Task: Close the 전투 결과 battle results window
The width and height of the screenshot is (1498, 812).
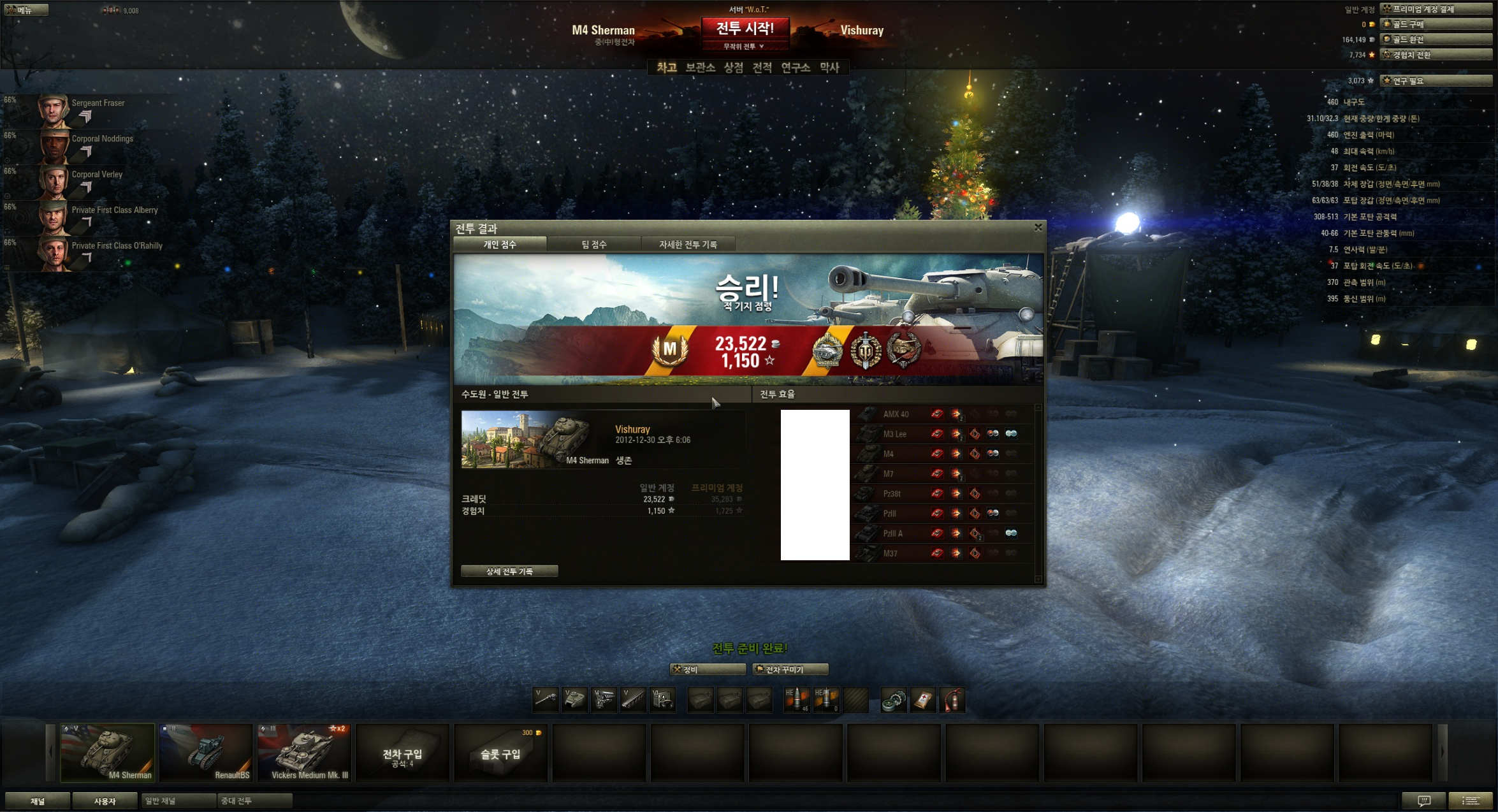Action: click(x=1038, y=227)
